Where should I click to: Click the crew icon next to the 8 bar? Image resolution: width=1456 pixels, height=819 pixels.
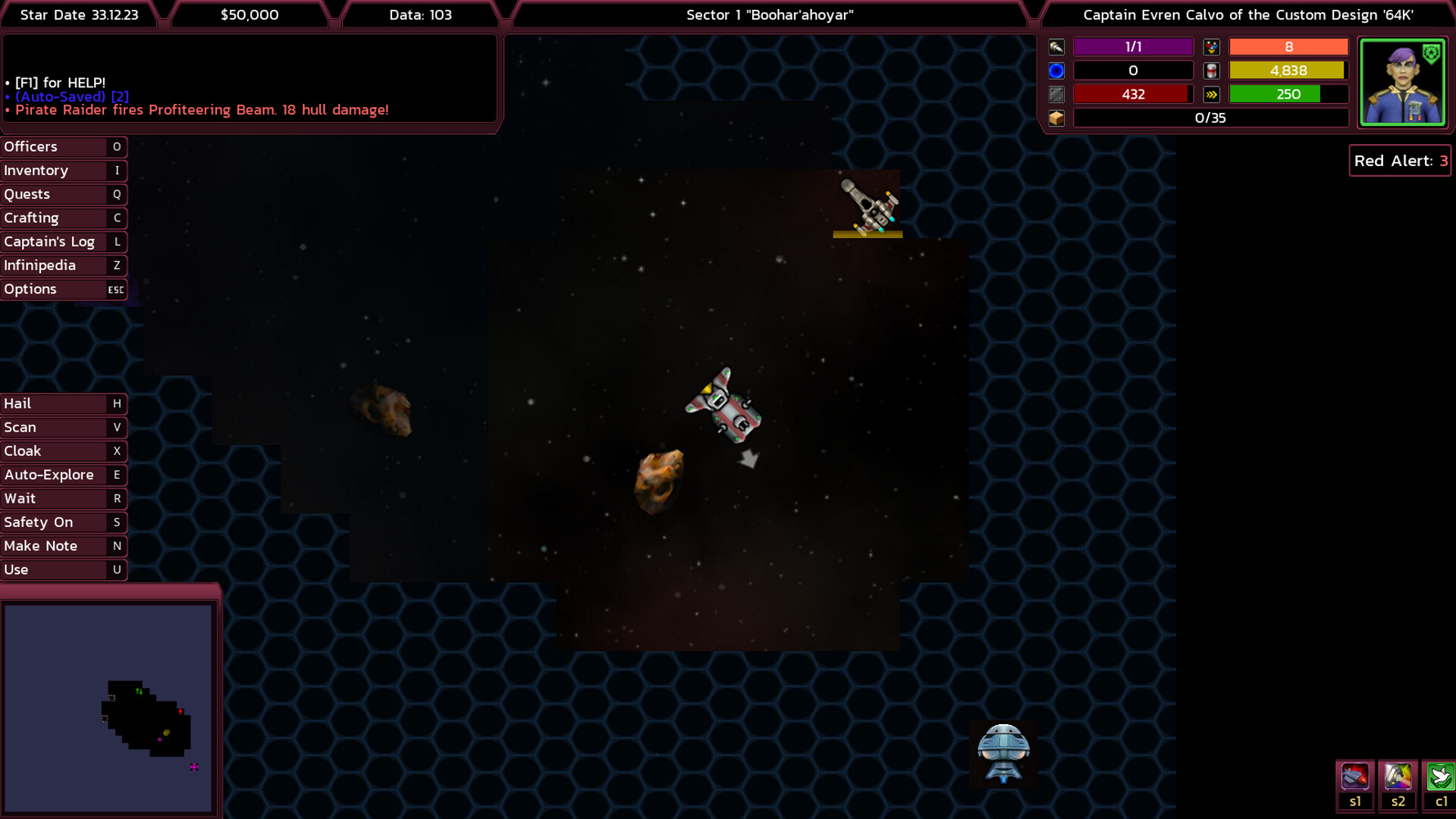tap(1211, 46)
